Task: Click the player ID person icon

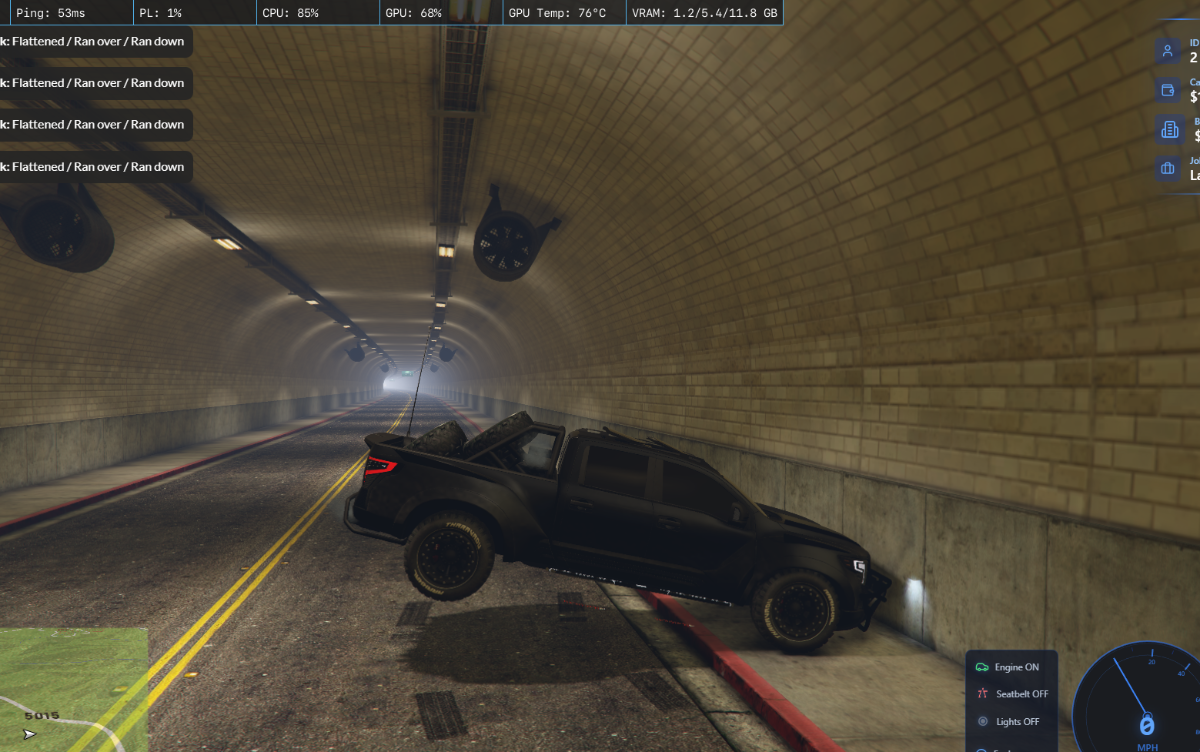Action: pos(1167,51)
